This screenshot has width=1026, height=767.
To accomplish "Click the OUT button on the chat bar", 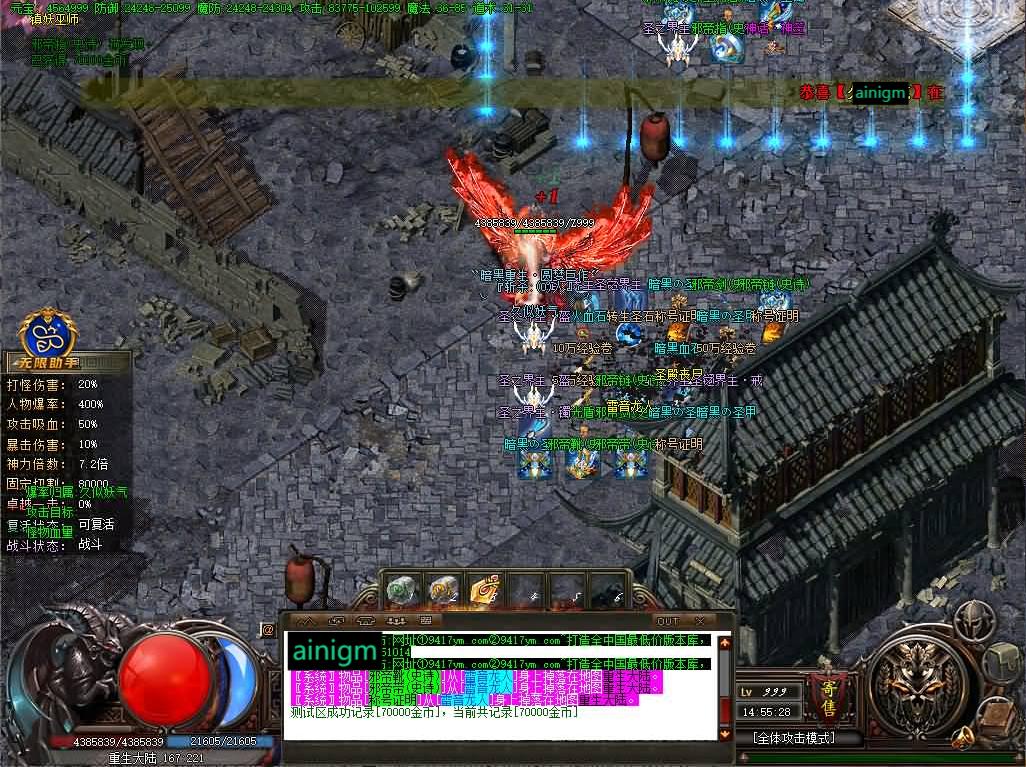I will click(x=667, y=621).
